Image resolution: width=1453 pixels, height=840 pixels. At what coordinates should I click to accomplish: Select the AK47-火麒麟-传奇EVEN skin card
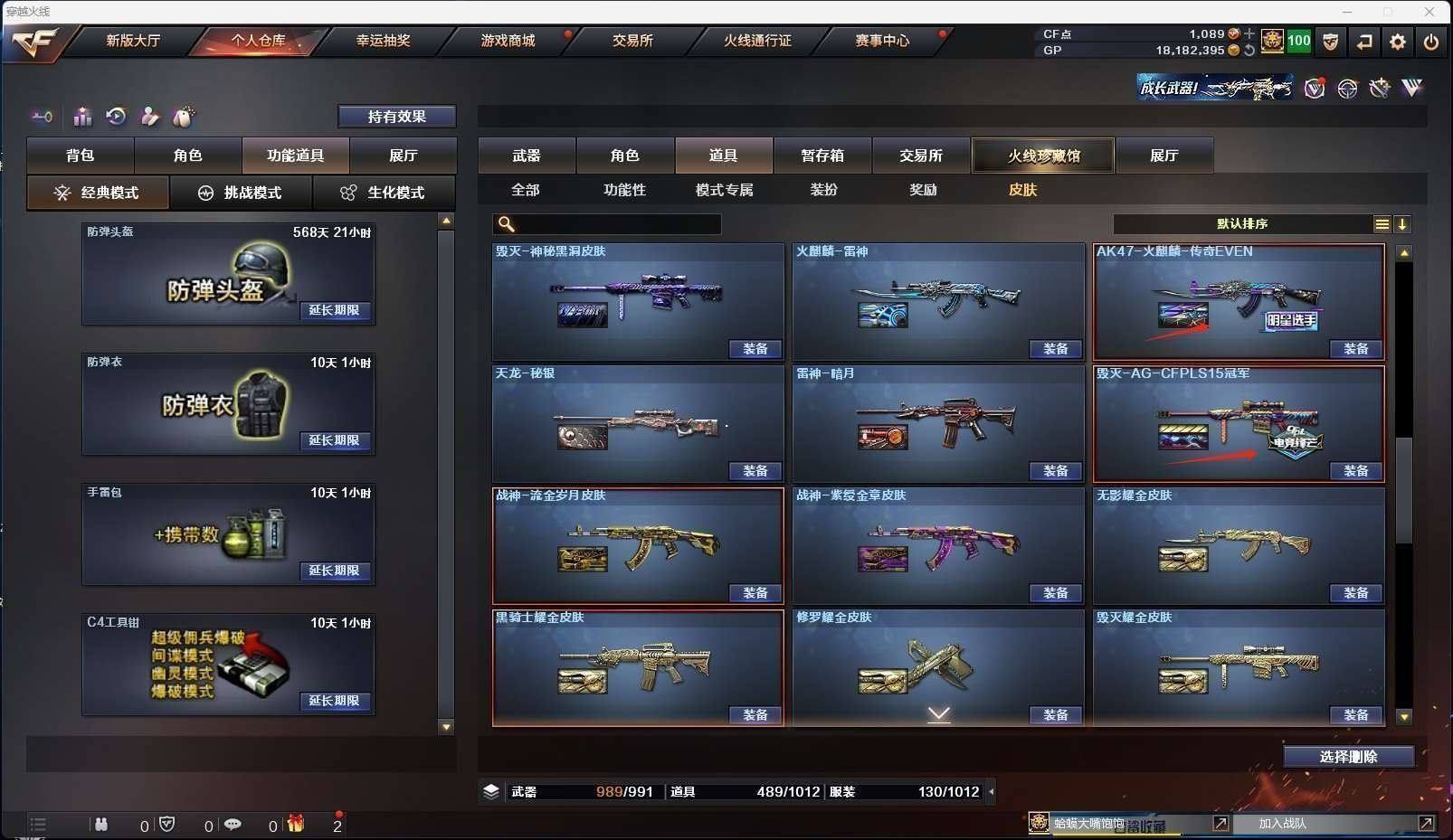(1238, 298)
